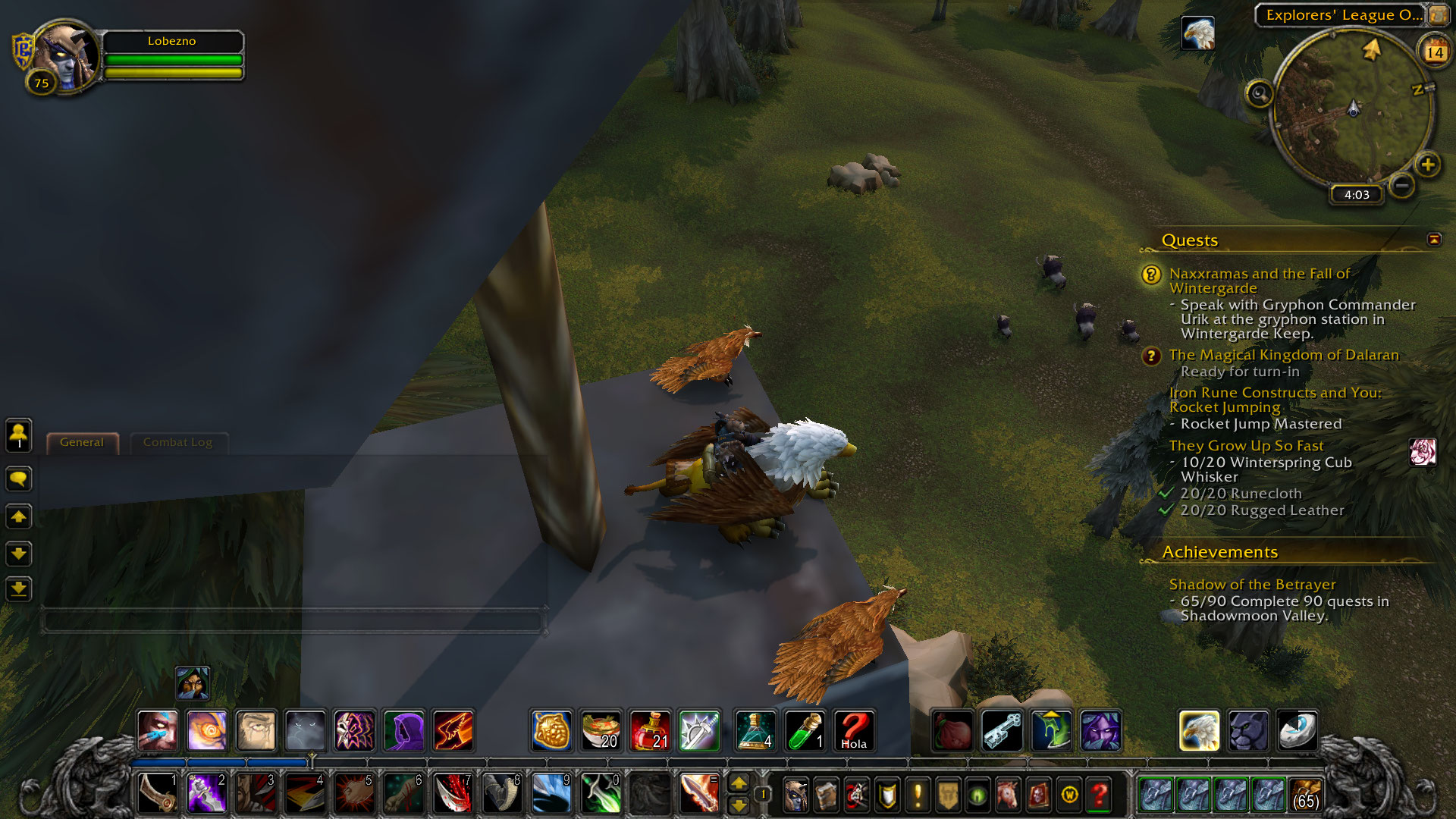Open the calendar showing day 14

pyautogui.click(x=1434, y=52)
